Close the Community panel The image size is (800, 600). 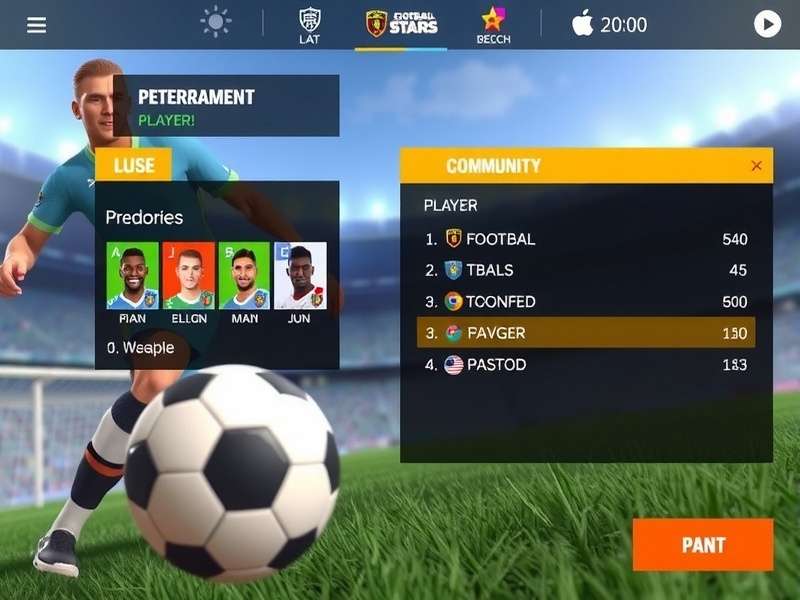coord(756,166)
